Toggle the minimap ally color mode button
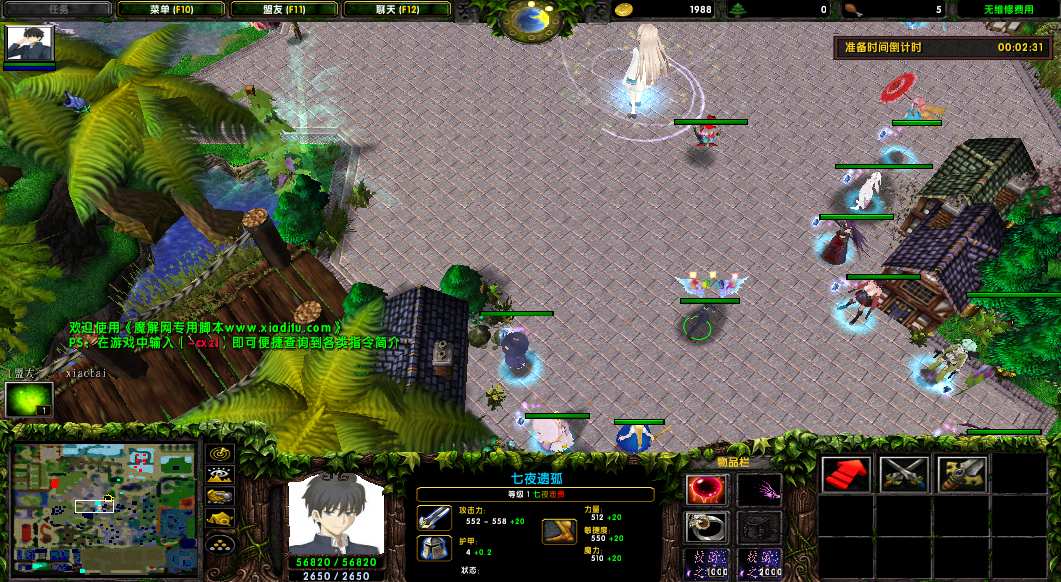Image resolution: width=1061 pixels, height=582 pixels. coord(220,496)
